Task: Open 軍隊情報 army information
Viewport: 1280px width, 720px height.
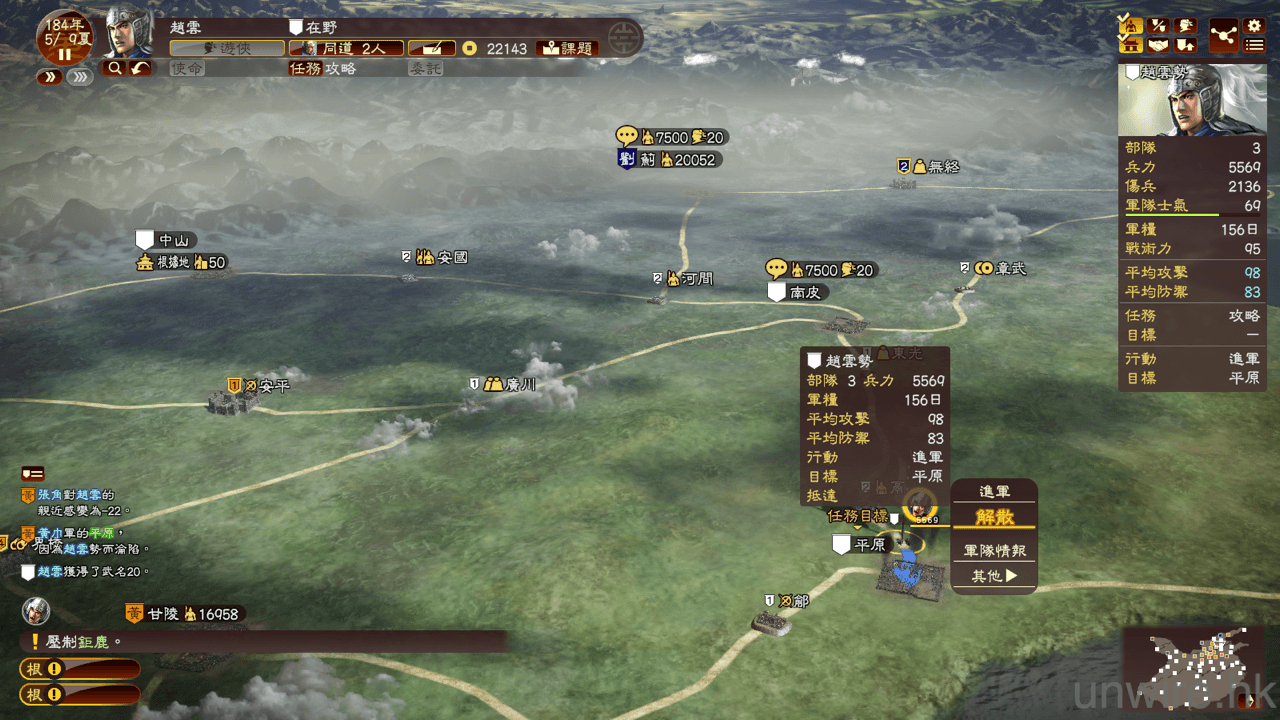Action: point(994,550)
